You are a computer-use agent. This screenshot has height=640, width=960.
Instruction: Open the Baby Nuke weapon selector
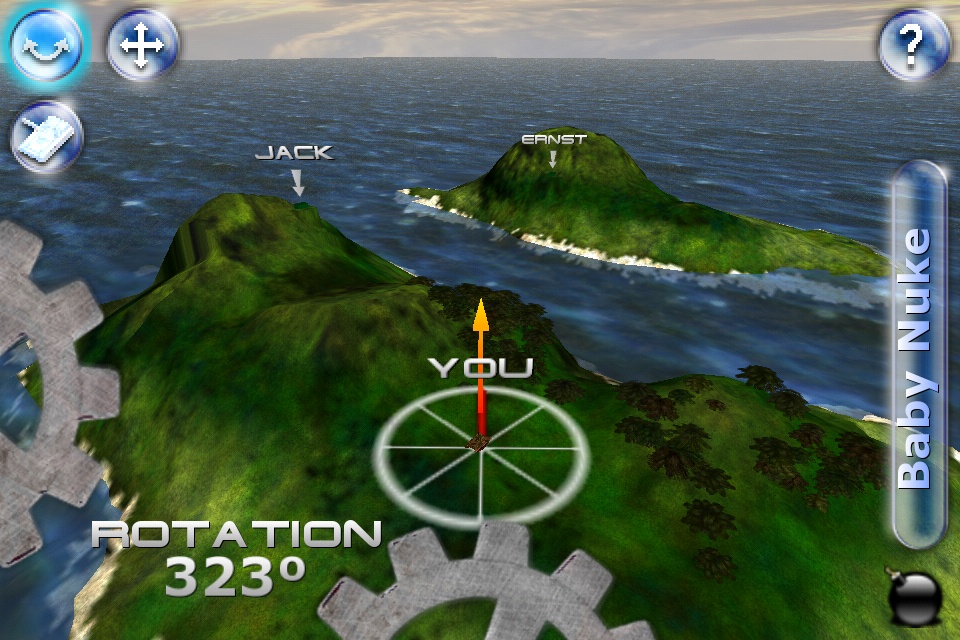point(918,355)
